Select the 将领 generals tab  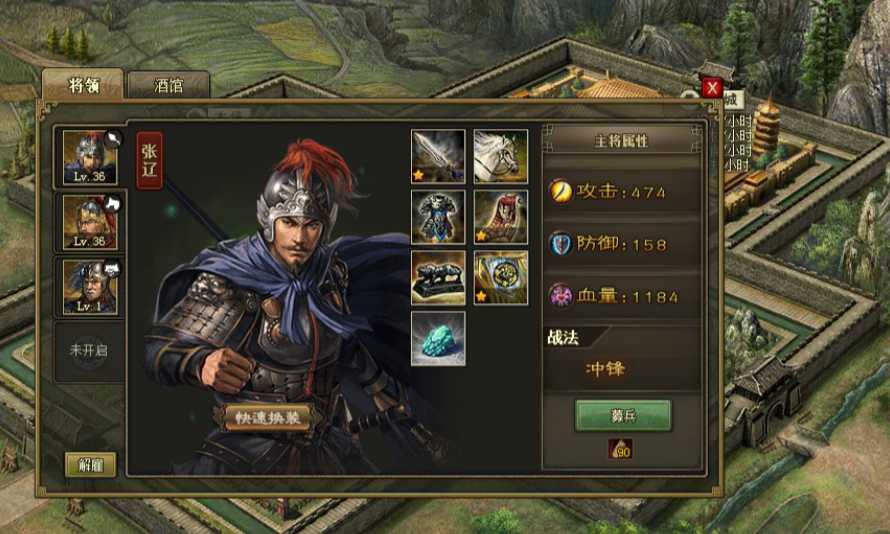click(83, 85)
